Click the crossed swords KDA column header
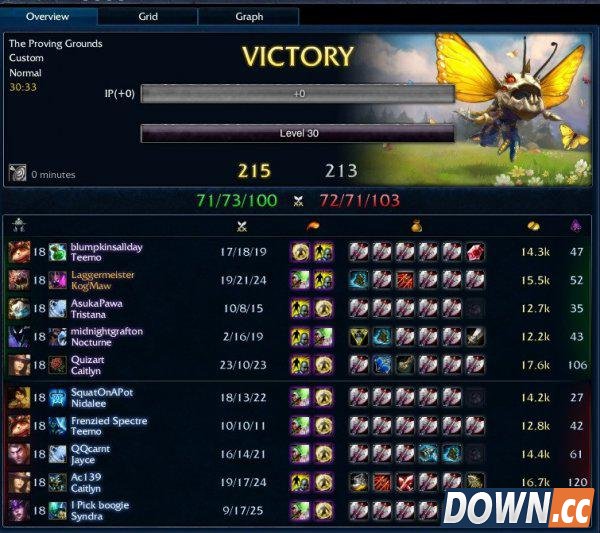This screenshot has height=533, width=600. [241, 226]
